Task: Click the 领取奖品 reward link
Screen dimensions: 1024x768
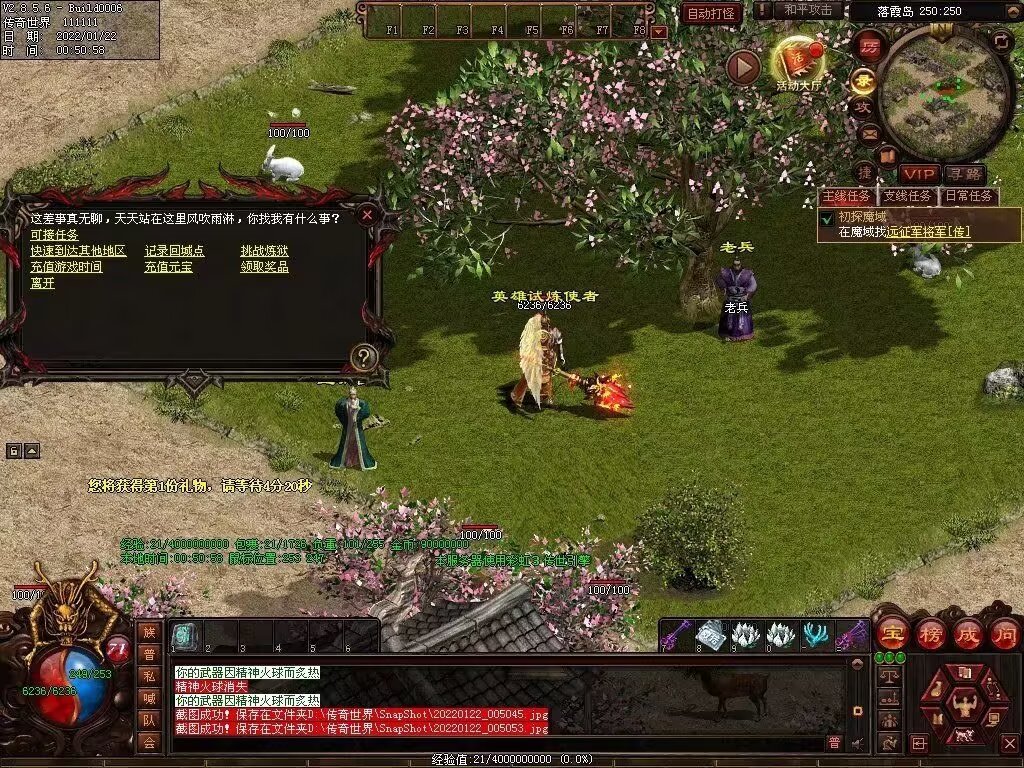Action: tap(264, 267)
